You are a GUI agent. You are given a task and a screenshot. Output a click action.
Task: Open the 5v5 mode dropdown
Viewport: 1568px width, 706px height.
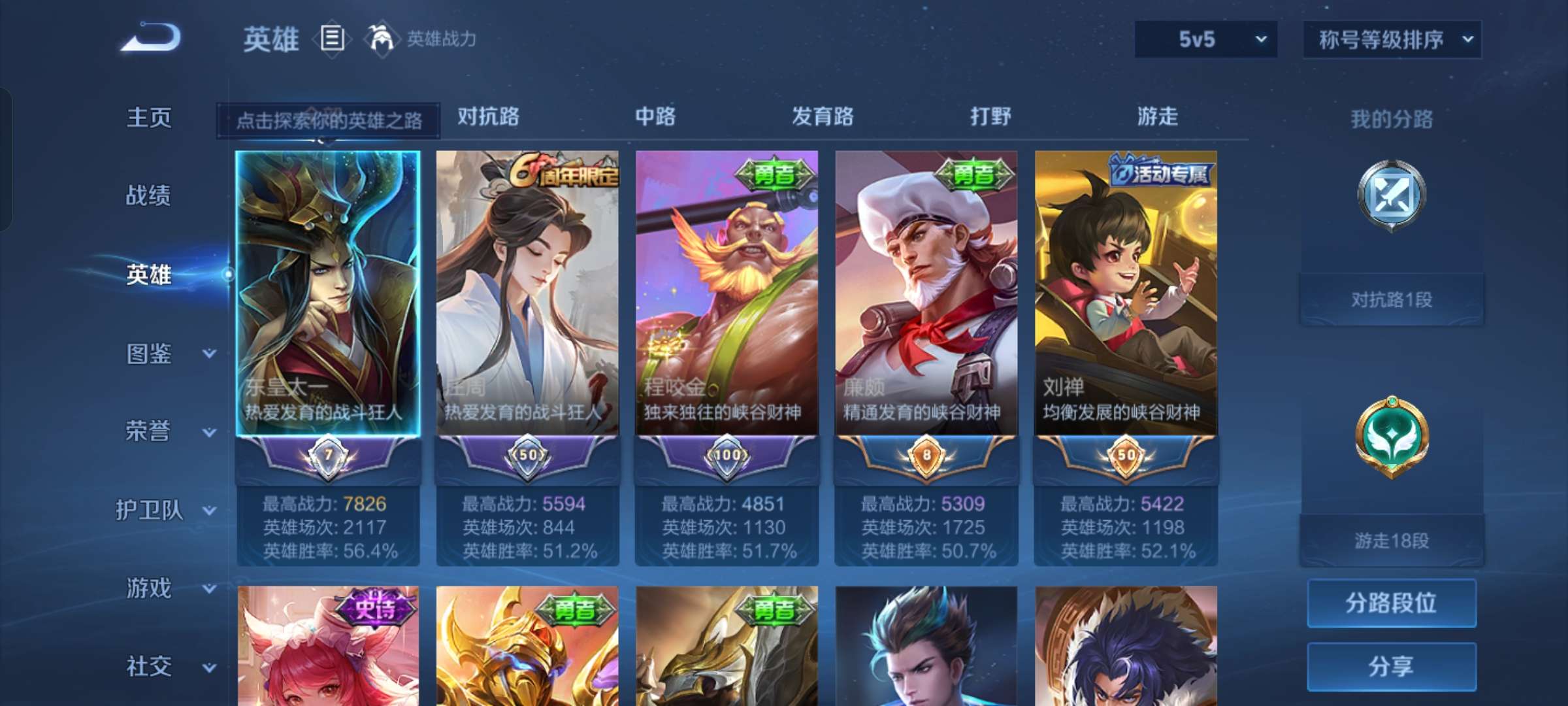tap(1204, 39)
